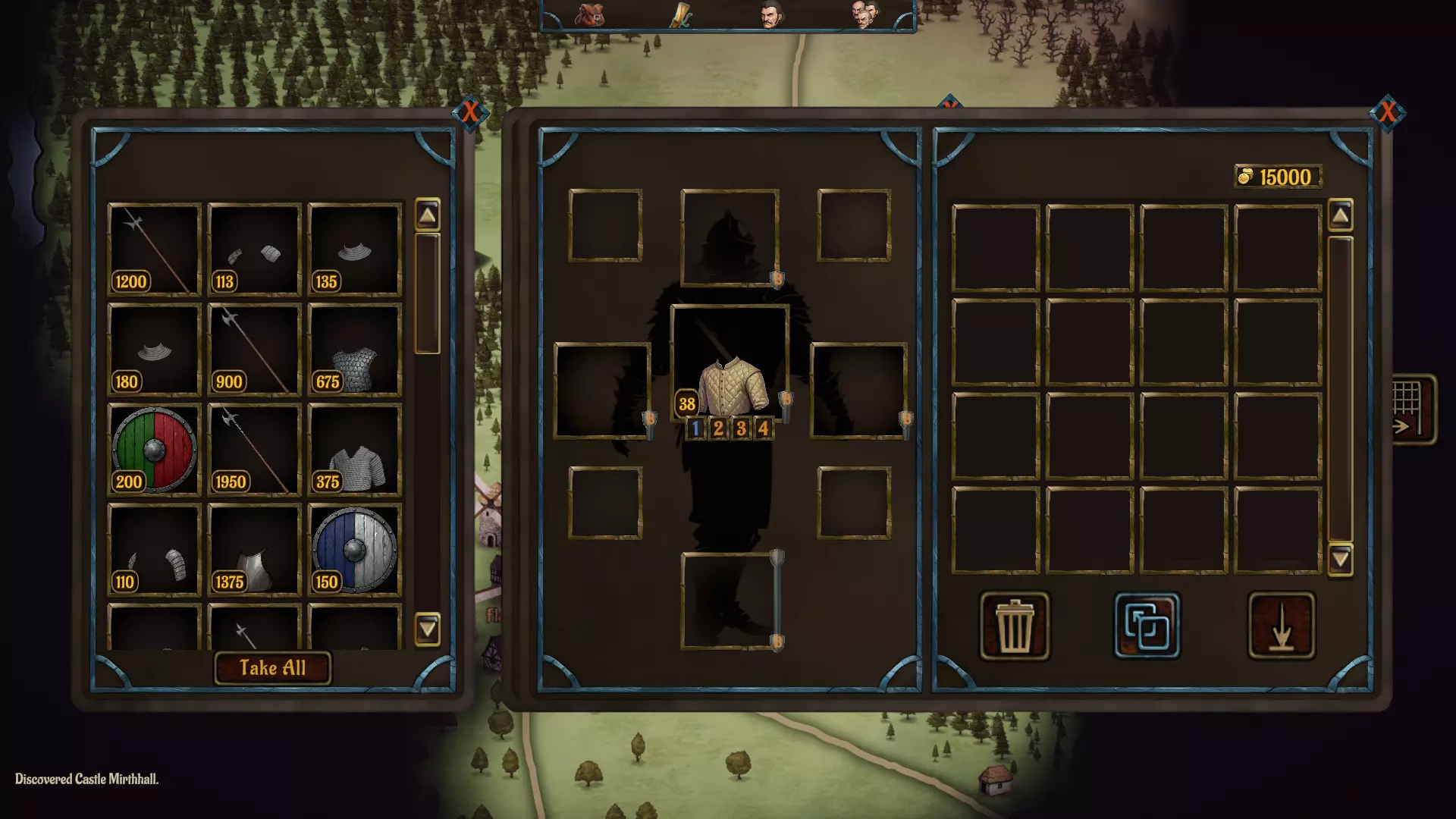Click the loot panel down scroll arrow

click(428, 629)
